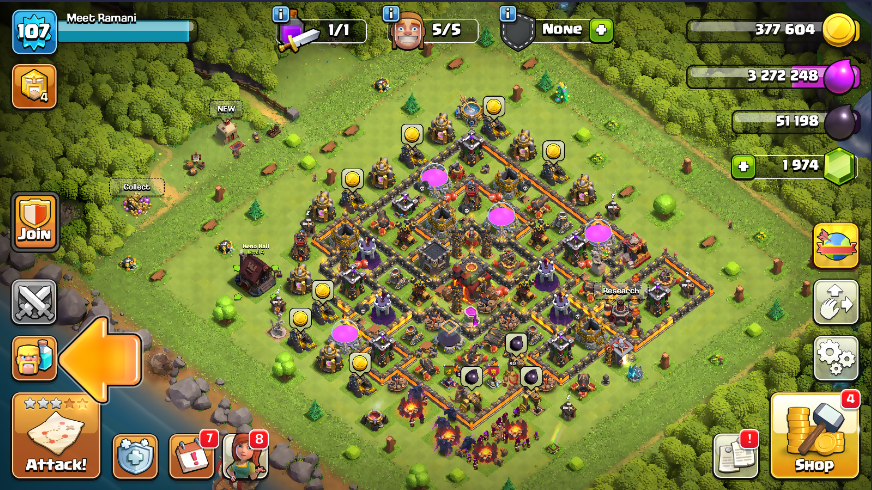This screenshot has height=490, width=872.
Task: Open the army training barbarian button
Action: point(34,359)
